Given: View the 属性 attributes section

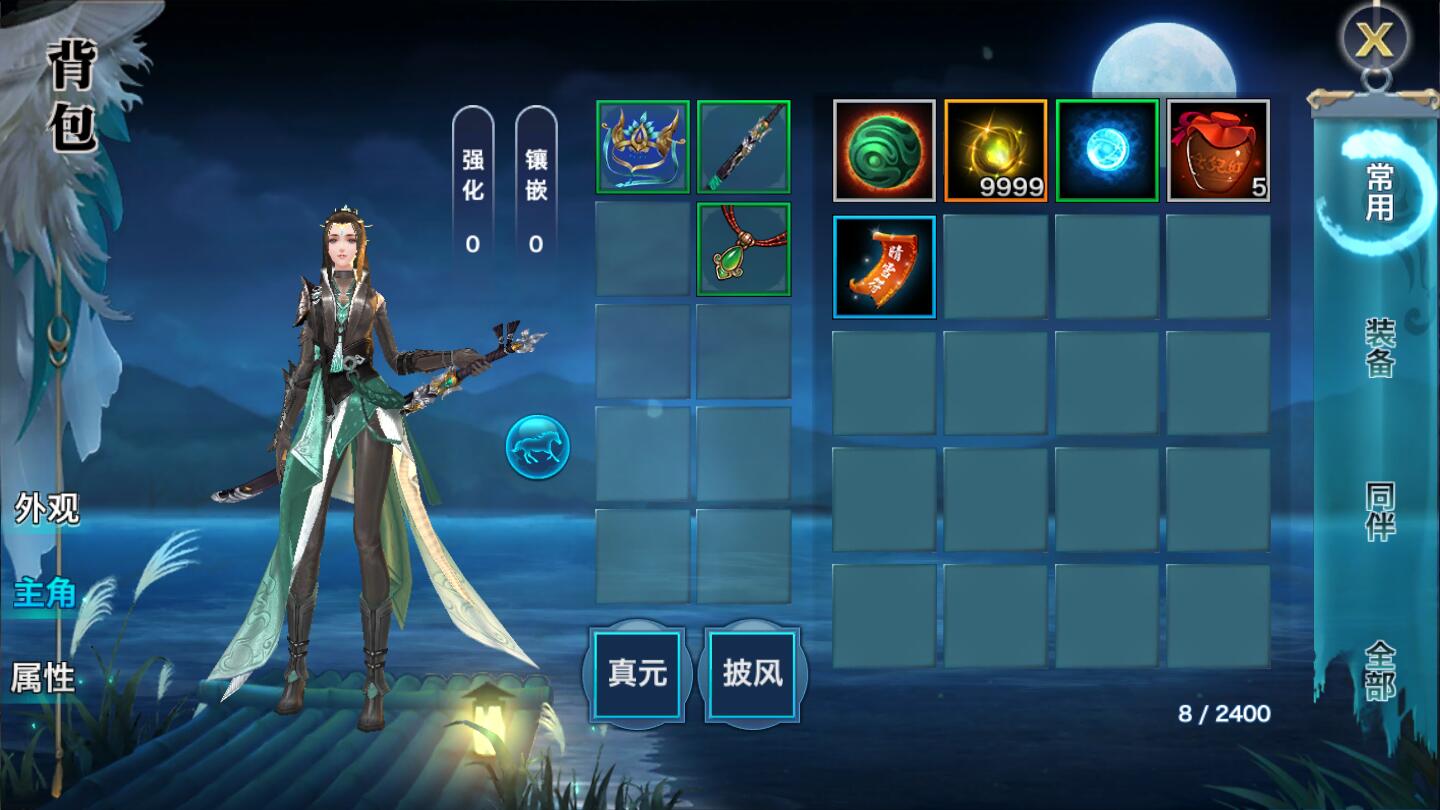Looking at the screenshot, I should point(43,678).
